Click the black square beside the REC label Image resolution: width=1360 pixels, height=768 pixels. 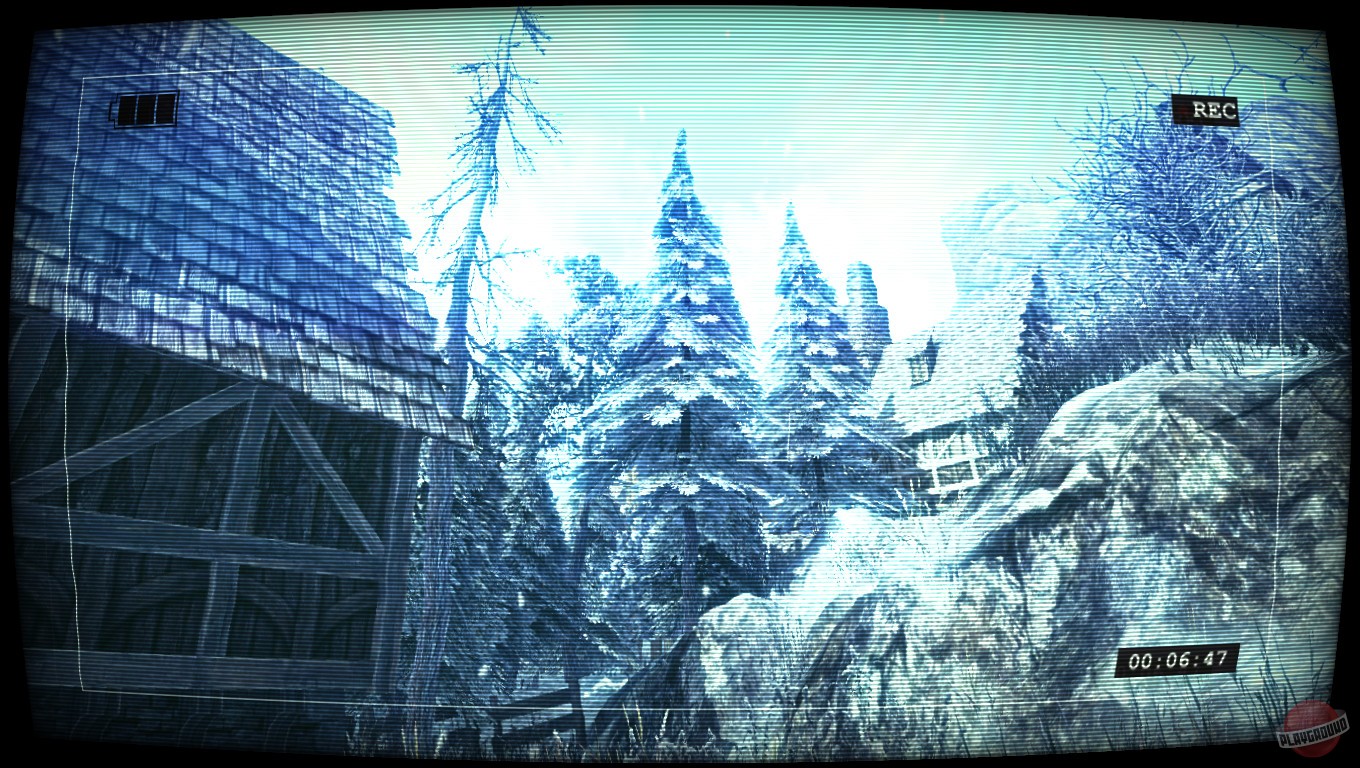[1180, 110]
